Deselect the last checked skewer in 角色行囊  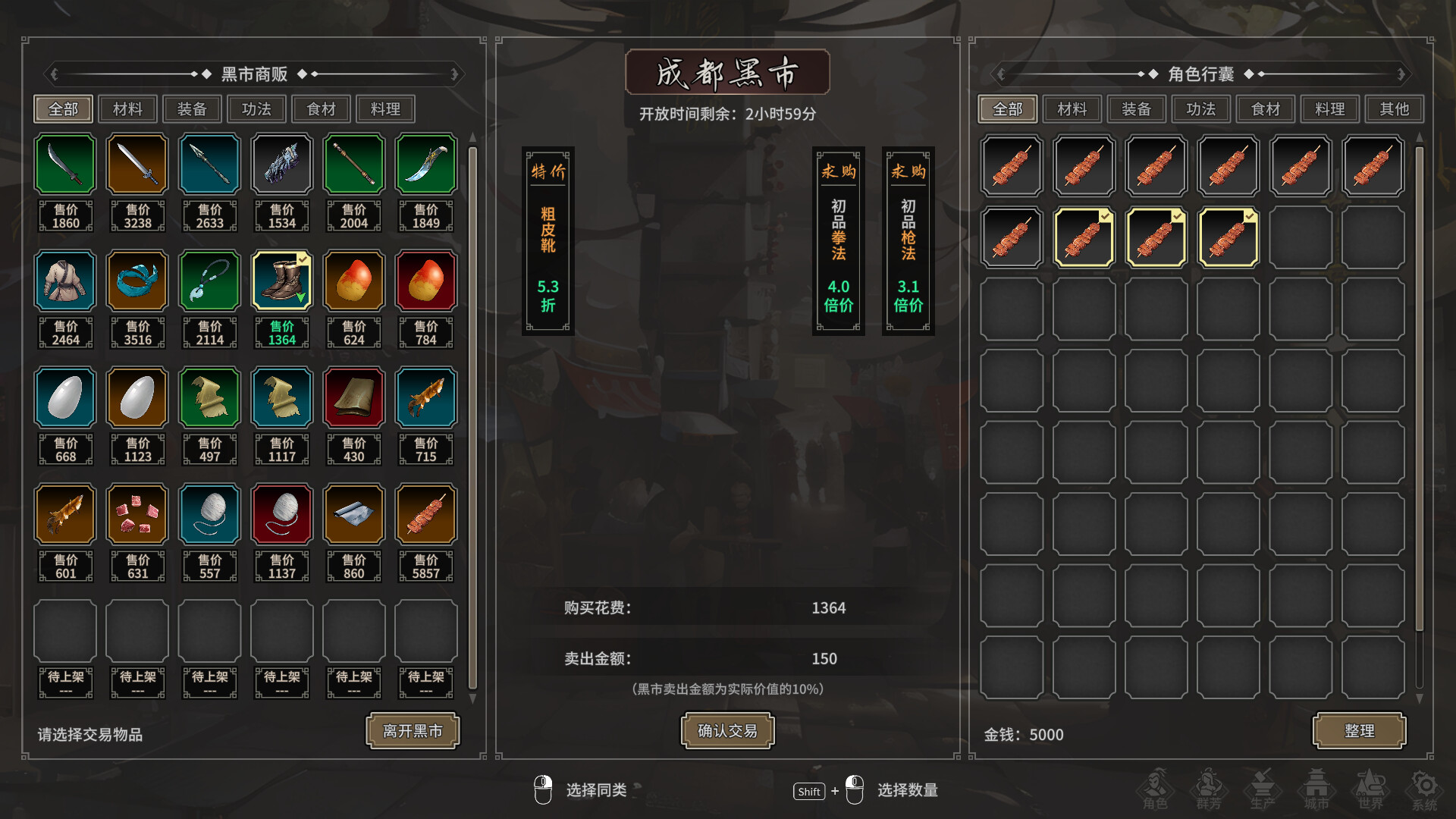1228,237
